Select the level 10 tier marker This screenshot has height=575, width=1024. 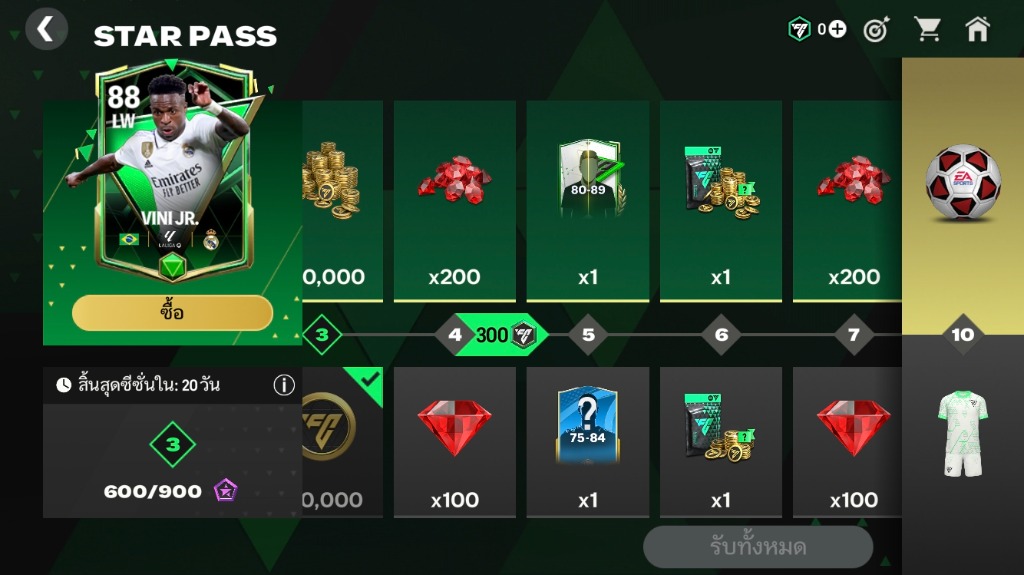click(962, 335)
